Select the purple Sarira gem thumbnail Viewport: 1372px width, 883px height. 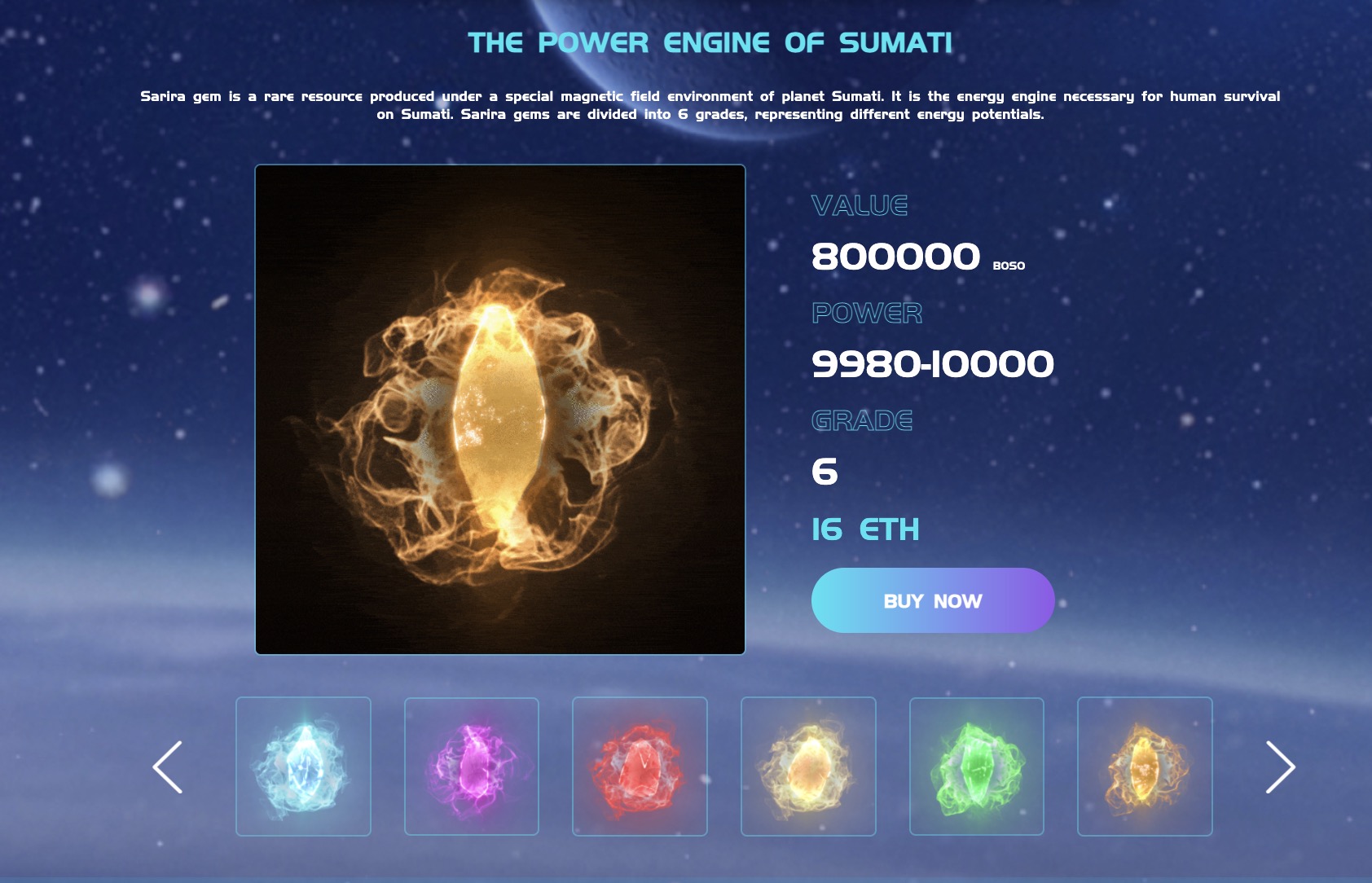pyautogui.click(x=473, y=766)
